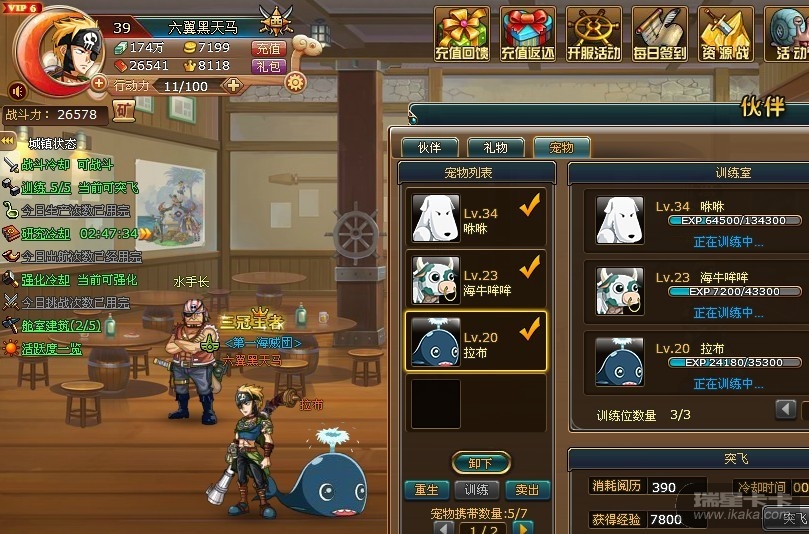The image size is (809, 534).
Task: Open the purple 礼包 gift pack button
Action: [x=269, y=66]
